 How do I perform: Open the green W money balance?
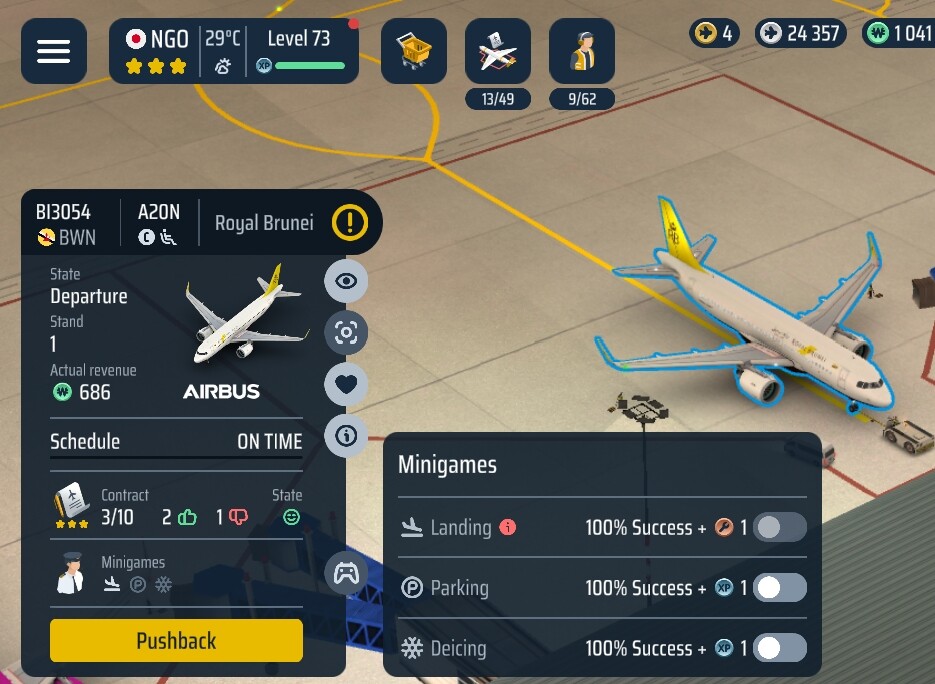pos(898,33)
